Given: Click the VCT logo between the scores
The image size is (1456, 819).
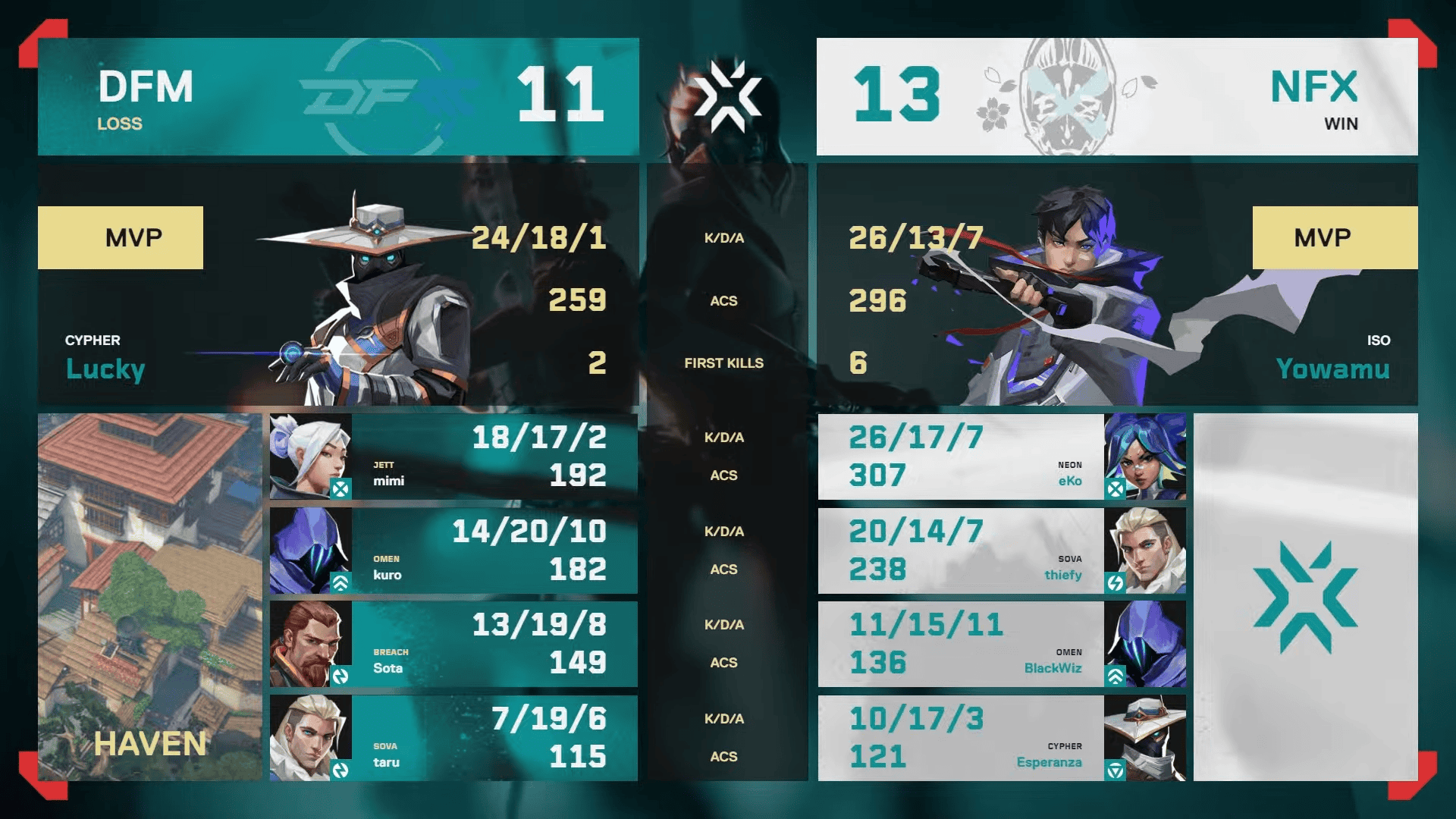Looking at the screenshot, I should 730,96.
